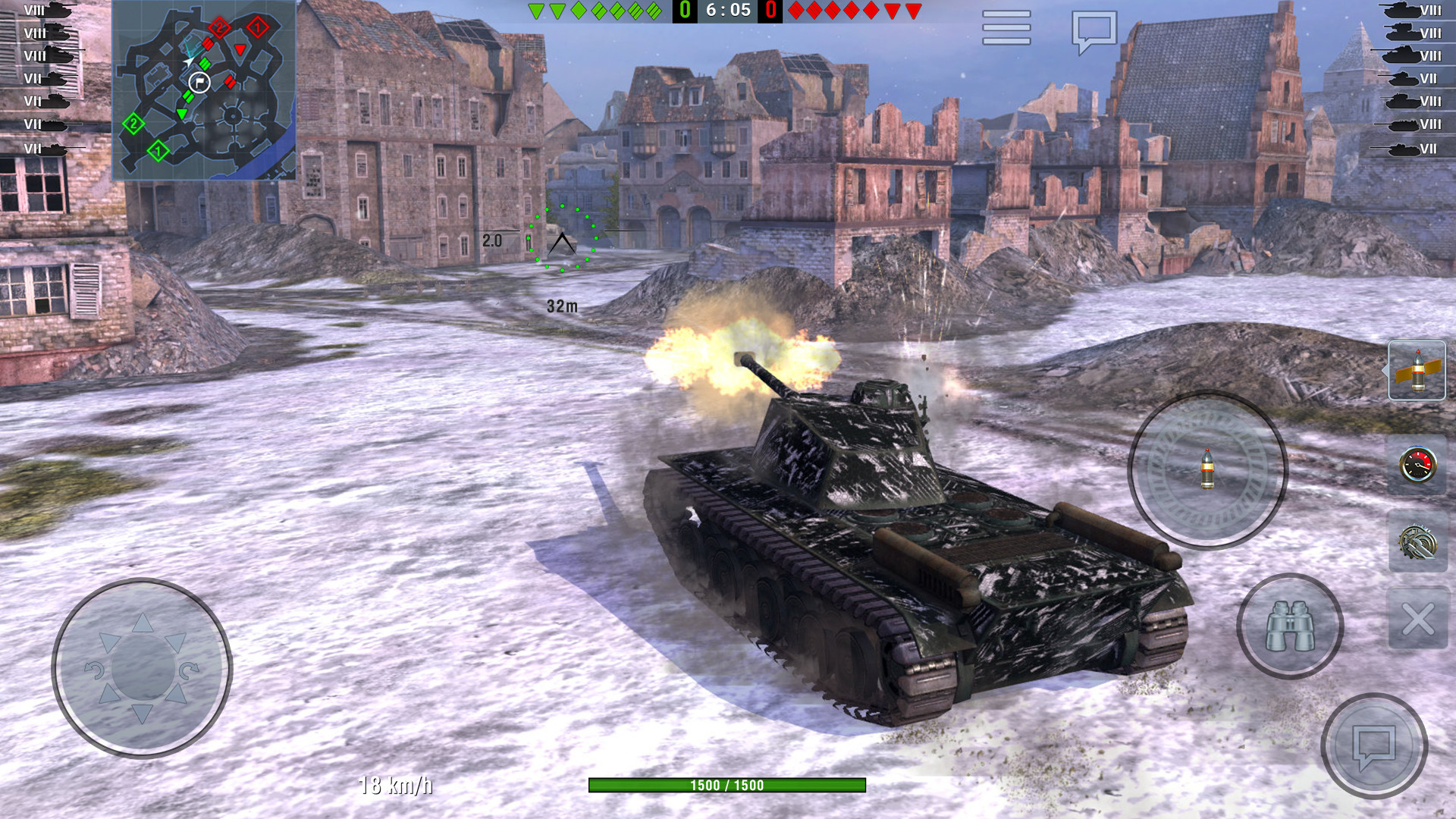Activate the binoculars sniper view
This screenshot has width=1456, height=819.
[x=1290, y=626]
